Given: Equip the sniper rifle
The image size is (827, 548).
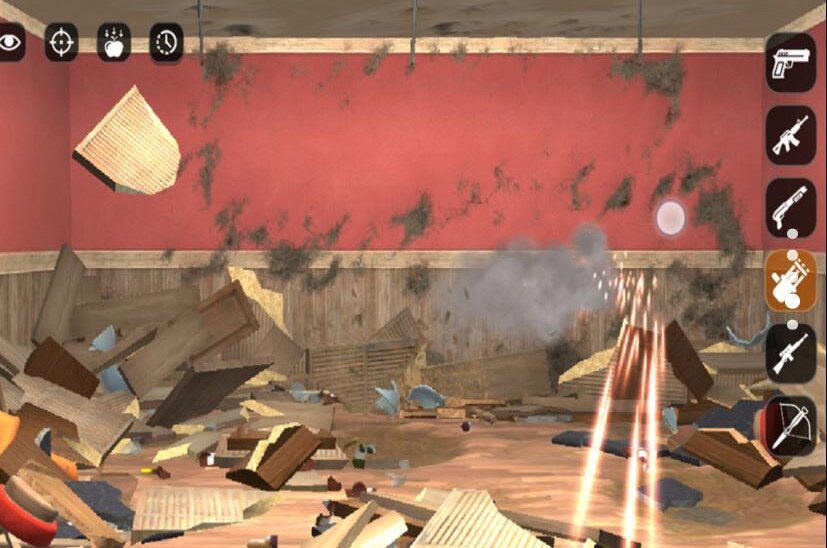Looking at the screenshot, I should pyautogui.click(x=791, y=352).
